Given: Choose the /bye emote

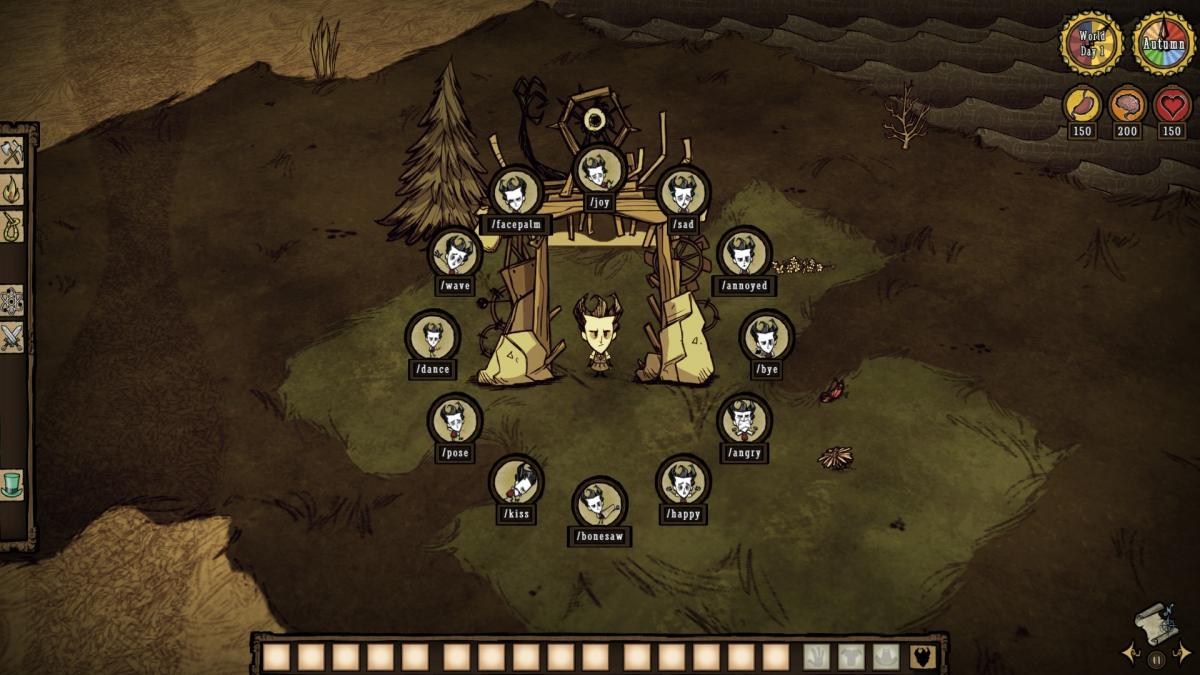Looking at the screenshot, I should pos(766,338).
